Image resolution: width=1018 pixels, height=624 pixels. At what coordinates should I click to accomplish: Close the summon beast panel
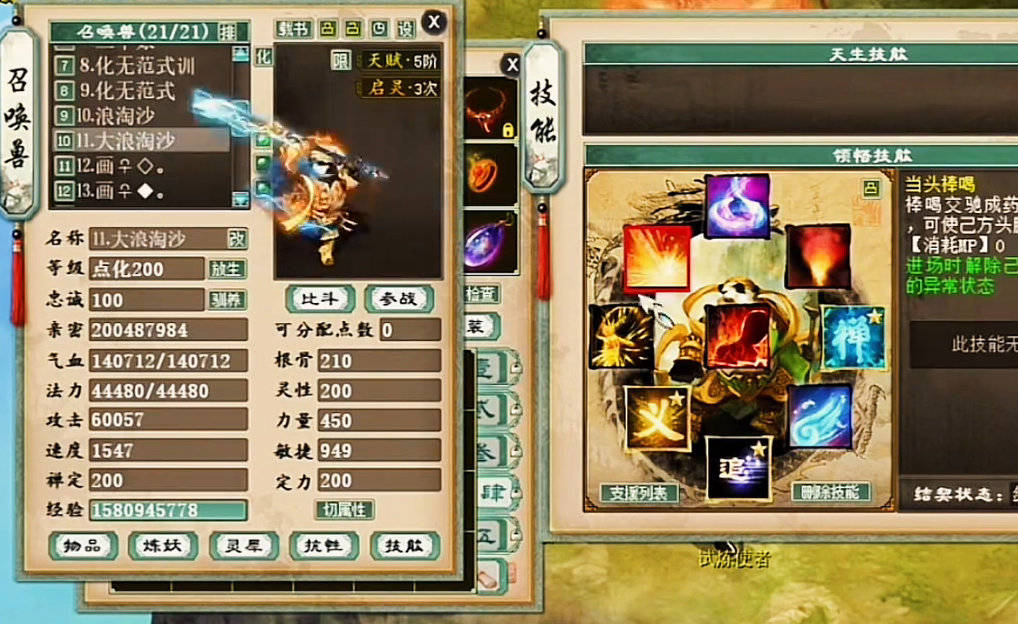click(433, 23)
